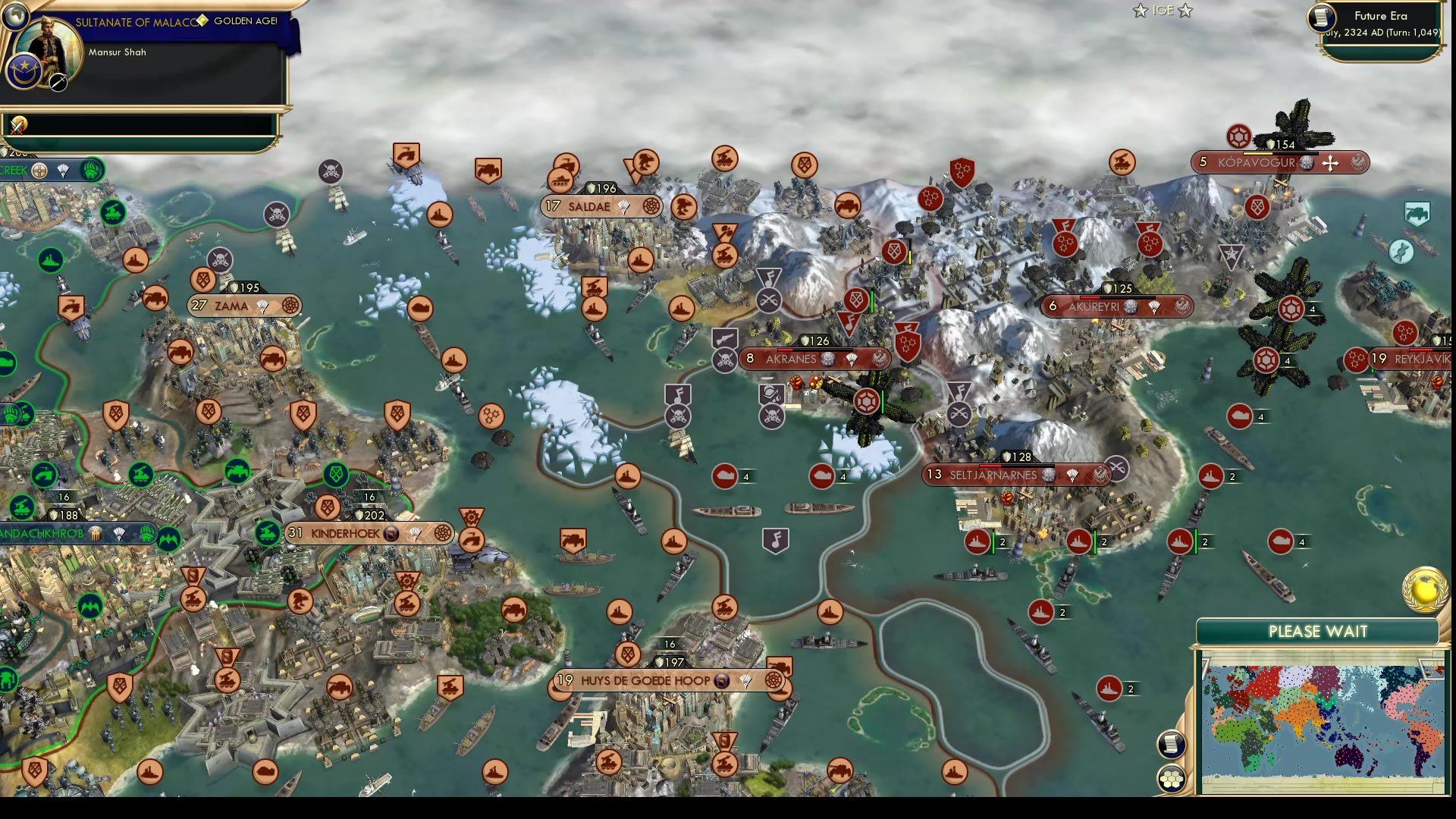The width and height of the screenshot is (1456, 819).
Task: Open the IGE menu at top center
Action: point(1162,11)
